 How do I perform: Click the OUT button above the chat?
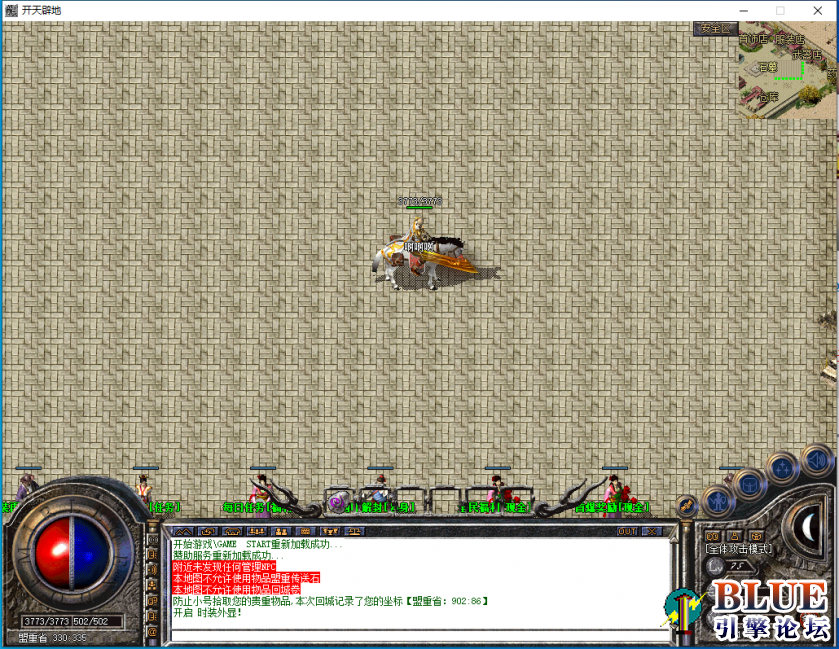(627, 531)
